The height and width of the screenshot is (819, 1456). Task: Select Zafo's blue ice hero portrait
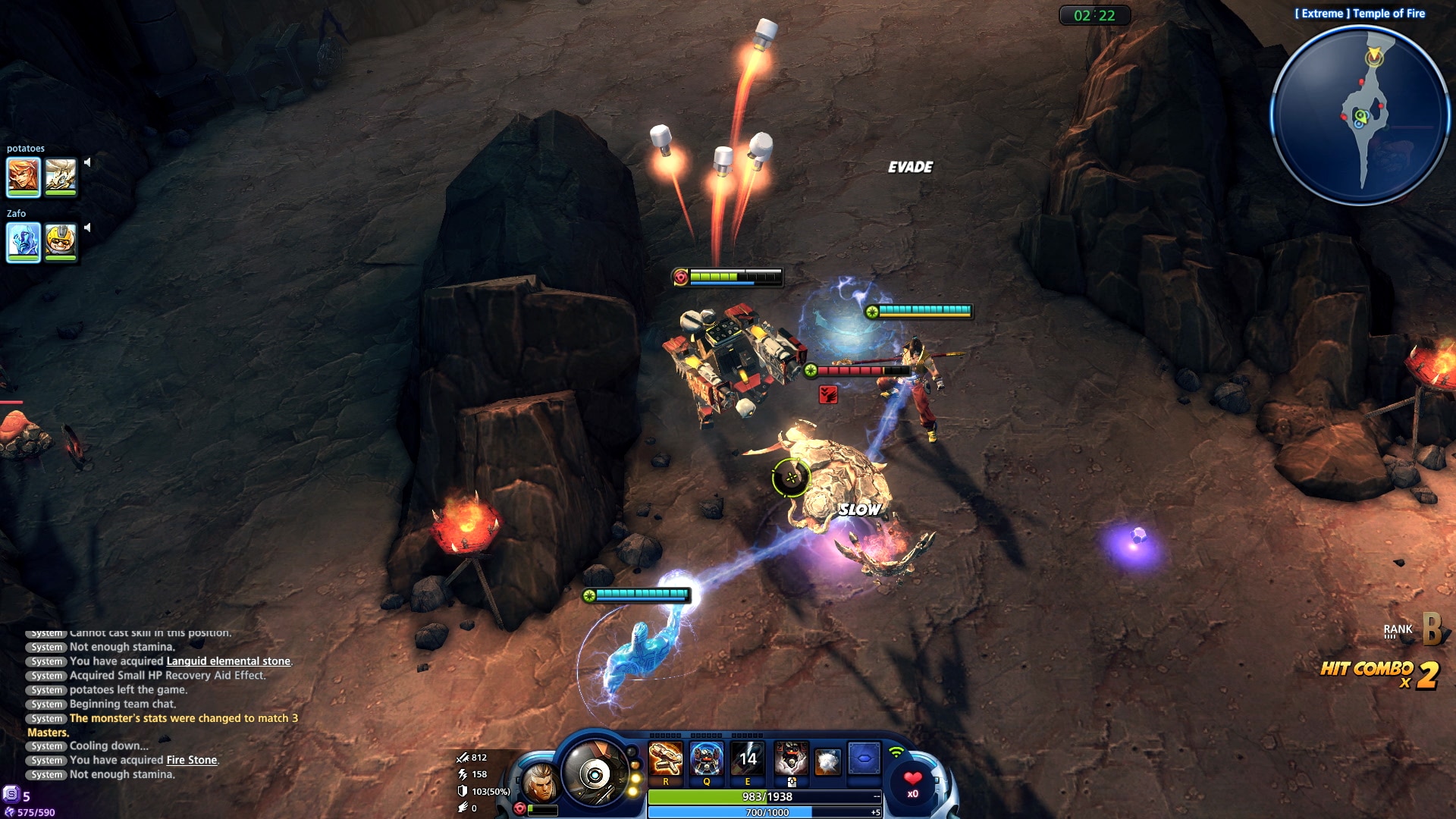click(x=24, y=242)
